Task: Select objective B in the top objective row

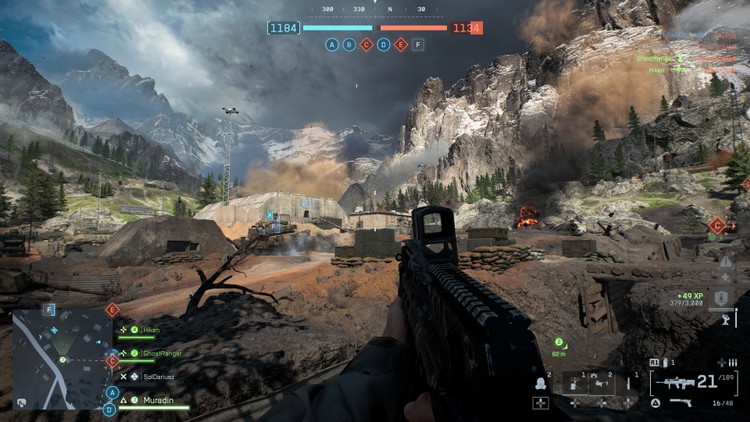Action: point(349,45)
